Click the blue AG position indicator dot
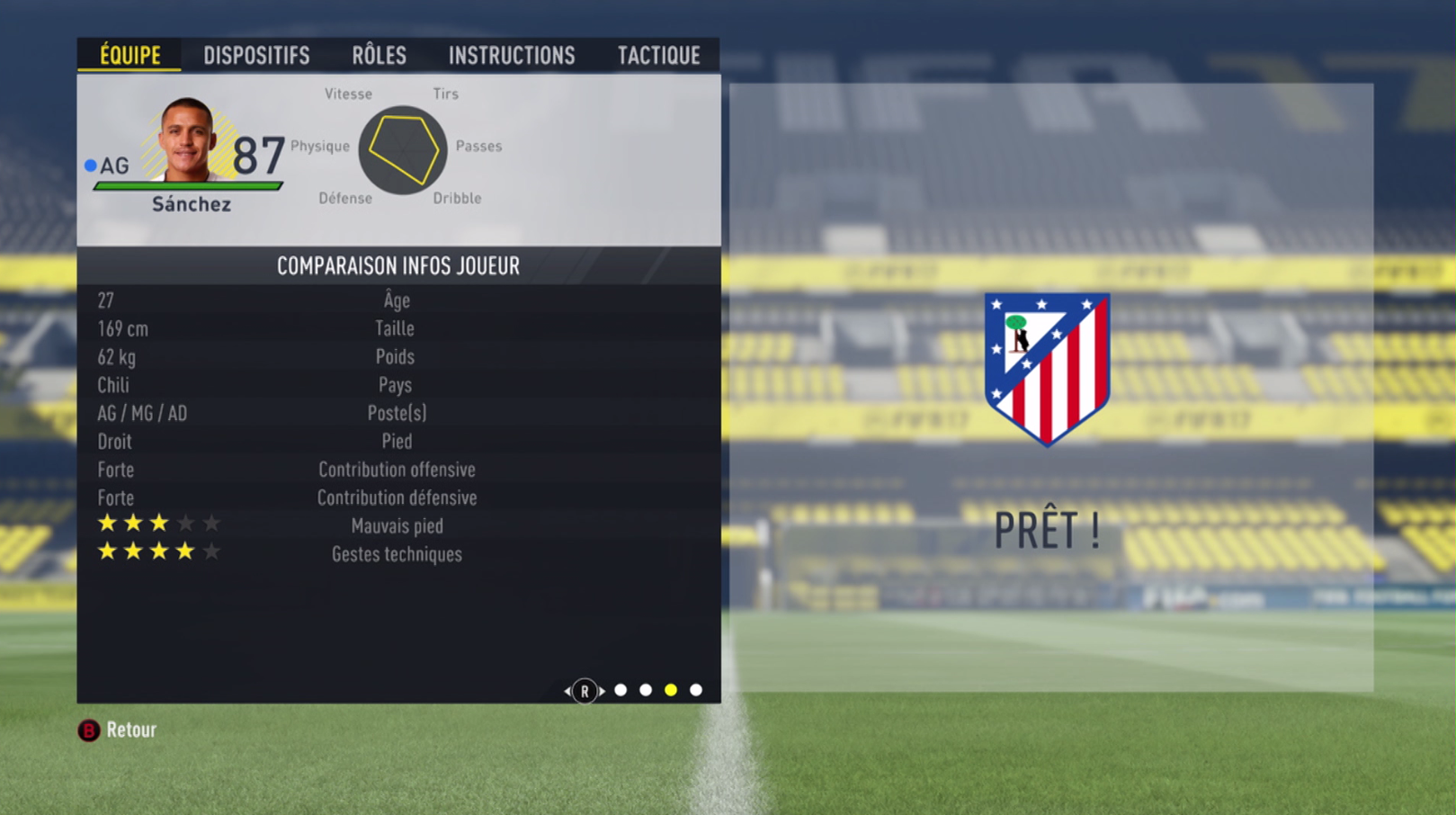This screenshot has height=815, width=1456. (x=89, y=165)
